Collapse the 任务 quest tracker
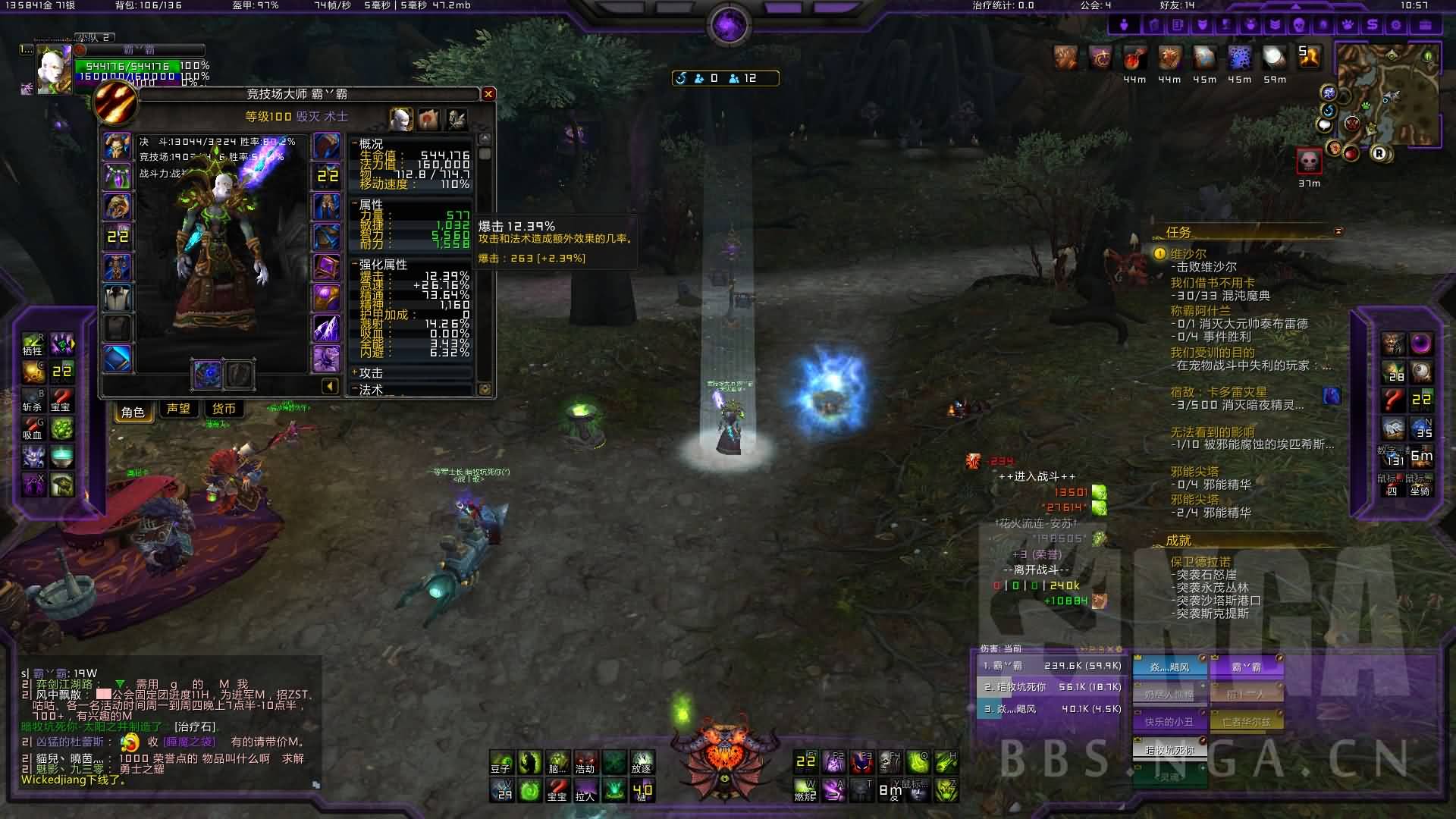Image resolution: width=1456 pixels, height=819 pixels. (1338, 231)
